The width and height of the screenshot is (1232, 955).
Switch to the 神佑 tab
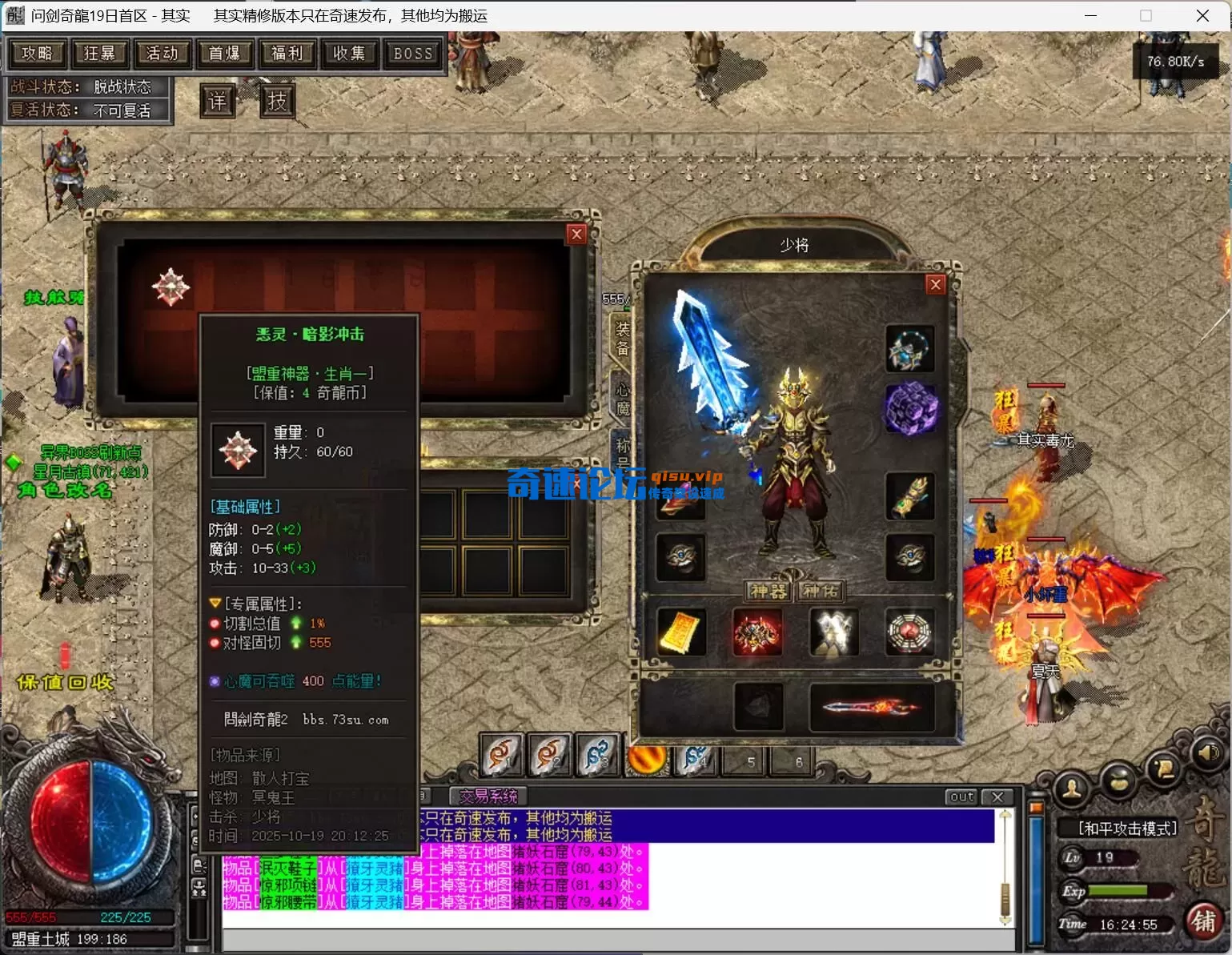[821, 592]
